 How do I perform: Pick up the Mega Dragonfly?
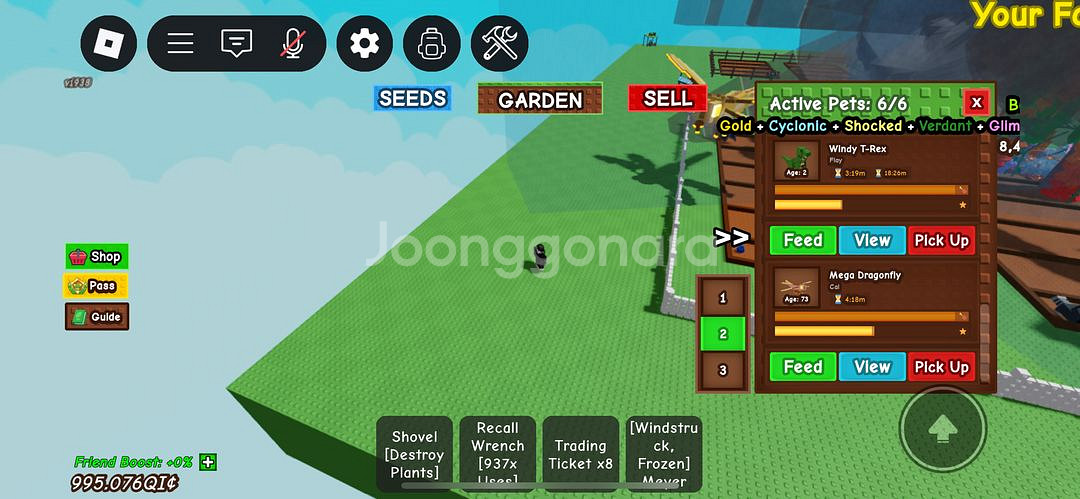tap(941, 367)
